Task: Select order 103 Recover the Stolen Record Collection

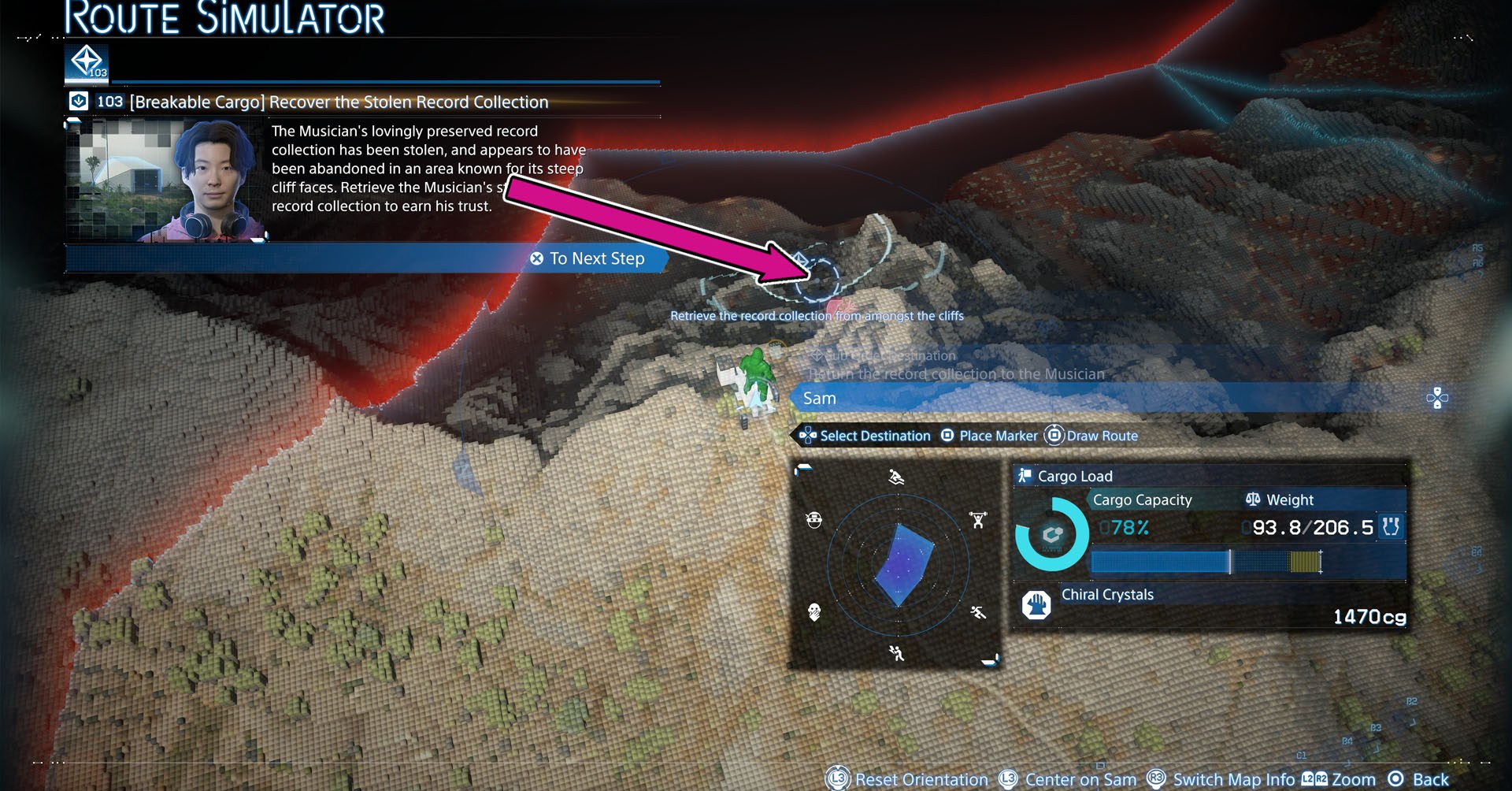Action: [339, 102]
